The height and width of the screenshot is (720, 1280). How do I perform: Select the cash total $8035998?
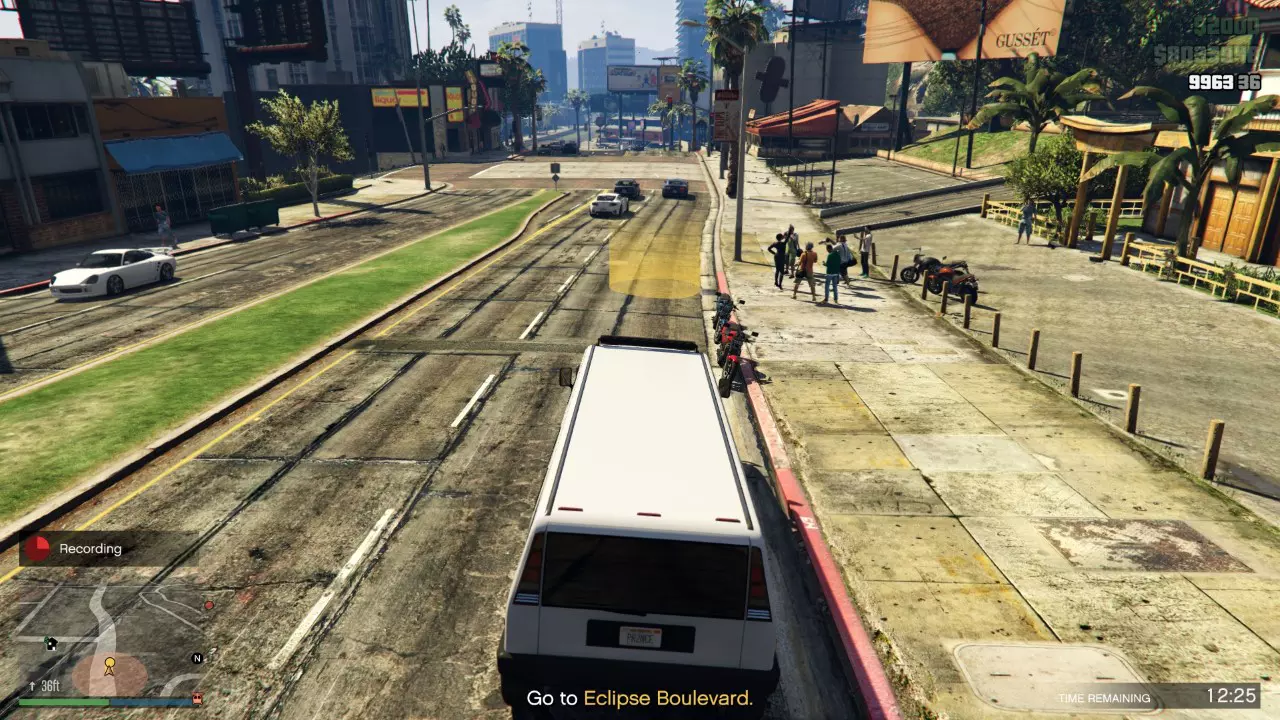(1207, 53)
